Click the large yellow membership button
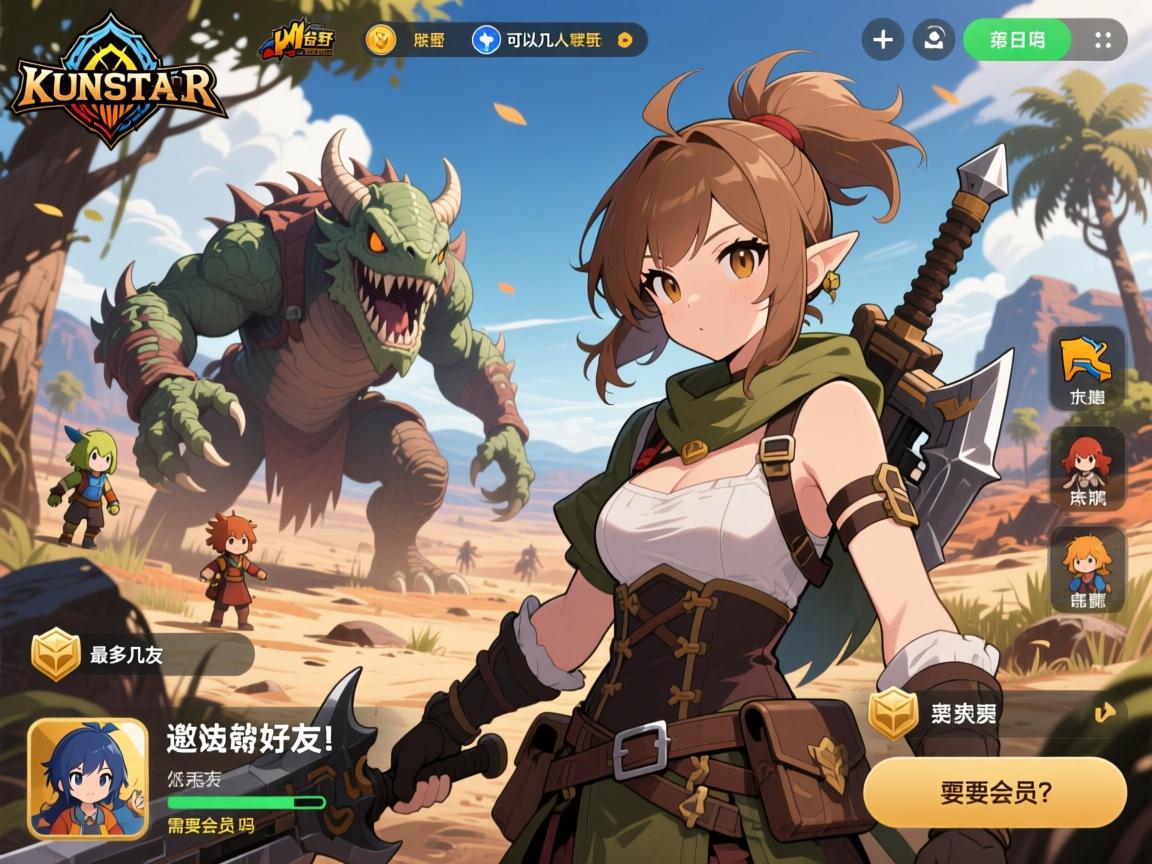The image size is (1152, 864). tap(995, 792)
